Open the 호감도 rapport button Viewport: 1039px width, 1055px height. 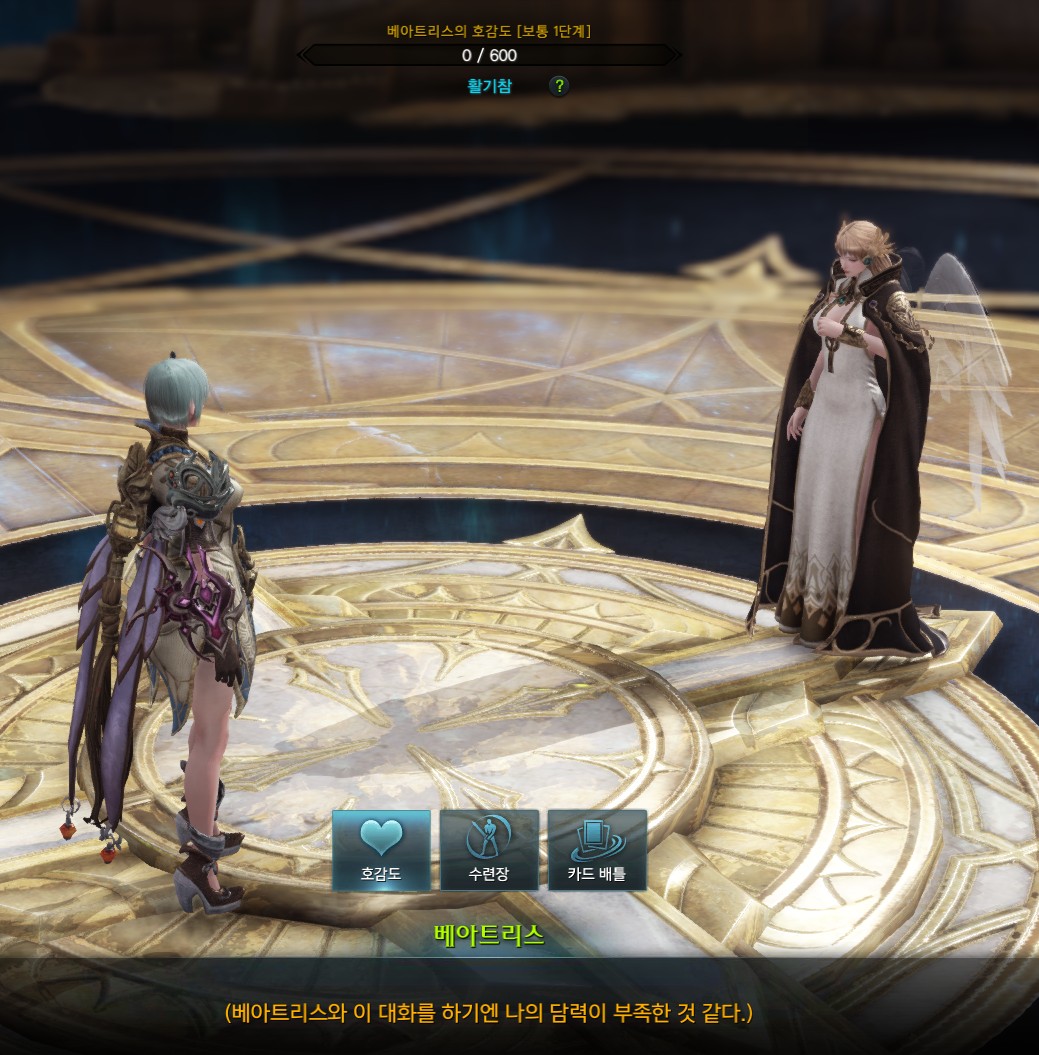pos(381,850)
